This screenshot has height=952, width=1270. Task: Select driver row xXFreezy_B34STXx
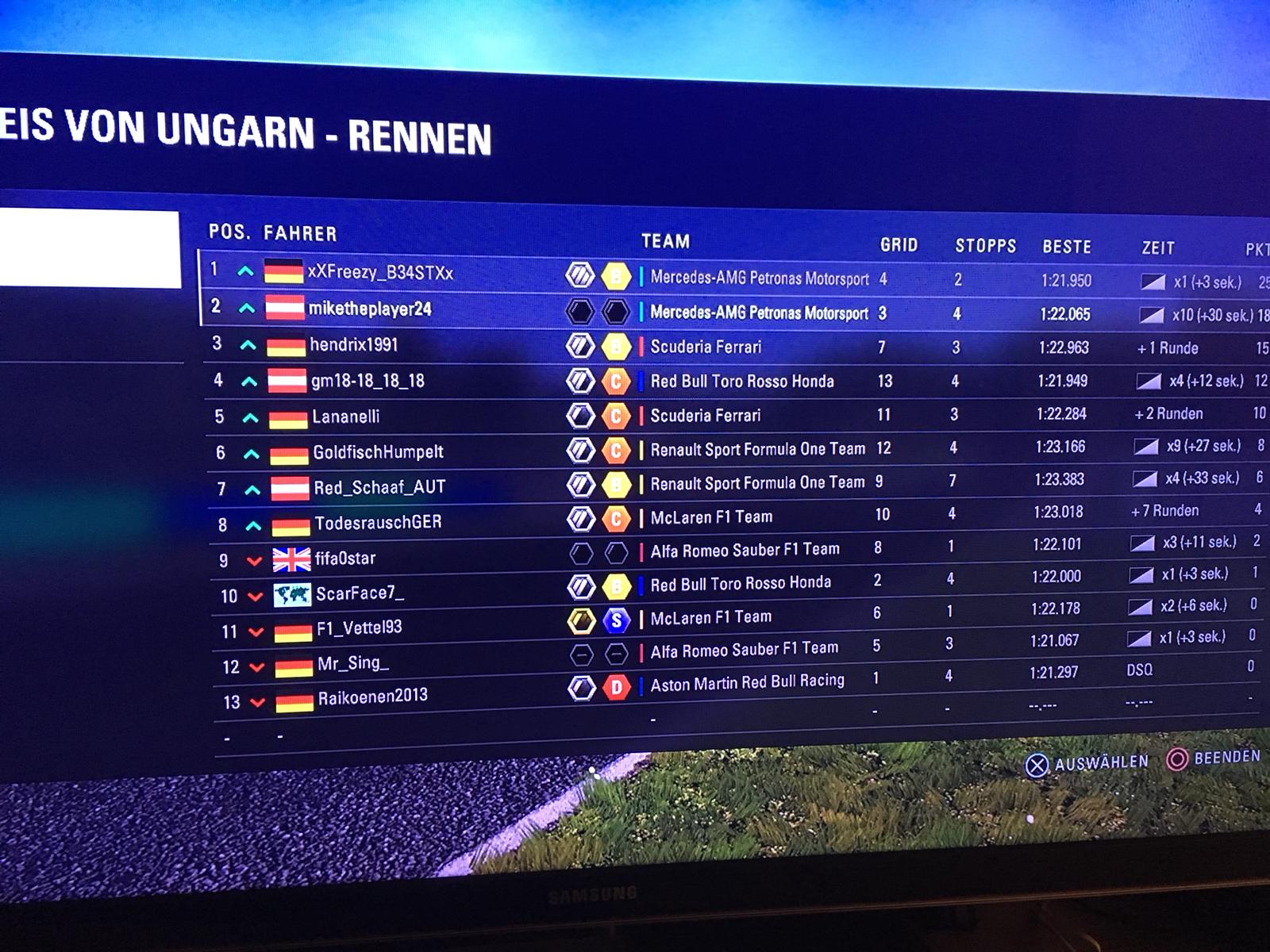tap(380, 273)
